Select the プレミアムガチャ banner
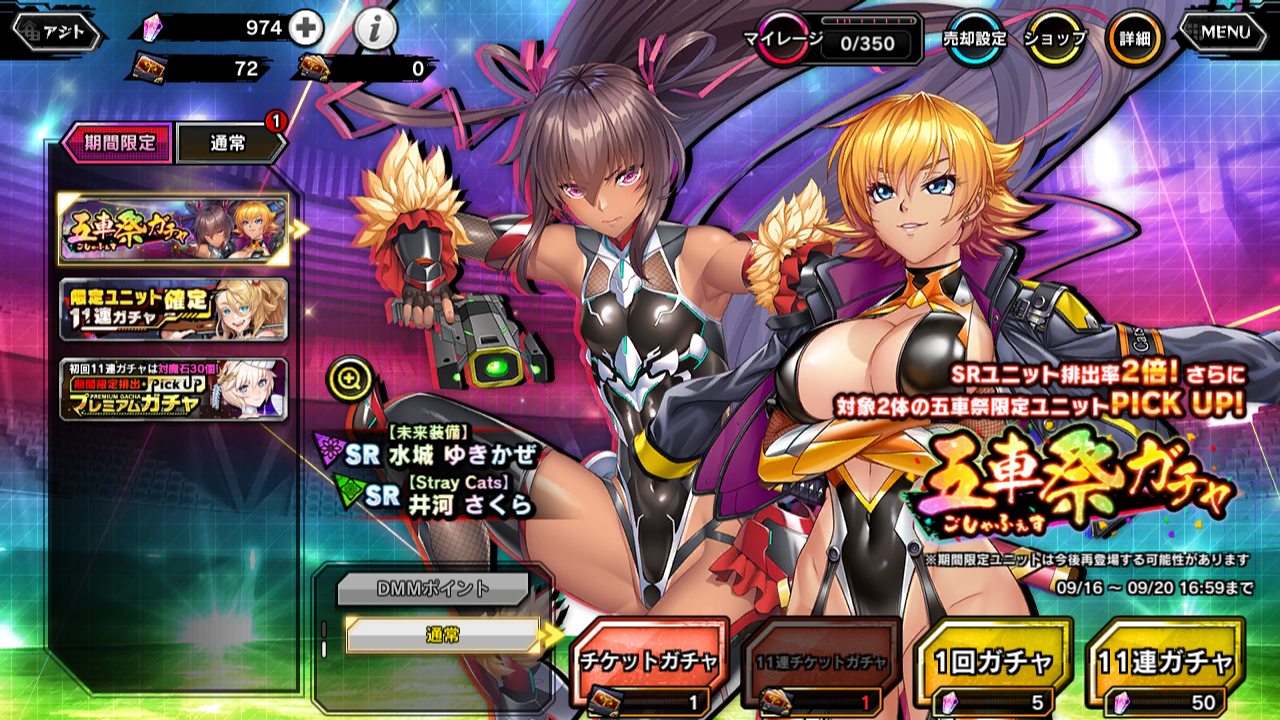The image size is (1280, 720). [x=173, y=389]
